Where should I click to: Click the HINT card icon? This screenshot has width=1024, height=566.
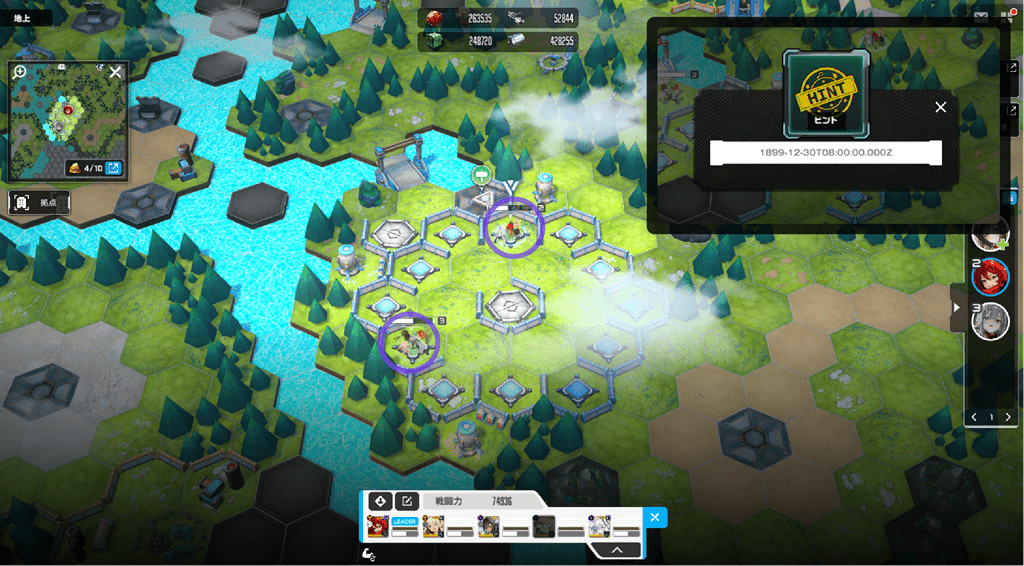[826, 90]
